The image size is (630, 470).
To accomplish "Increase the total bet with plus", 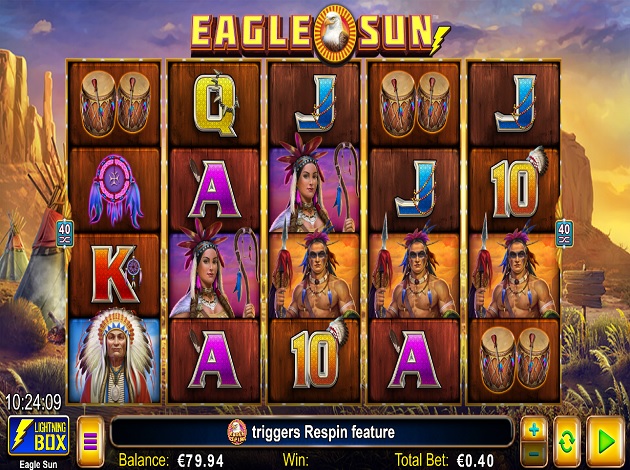I will pos(534,427).
